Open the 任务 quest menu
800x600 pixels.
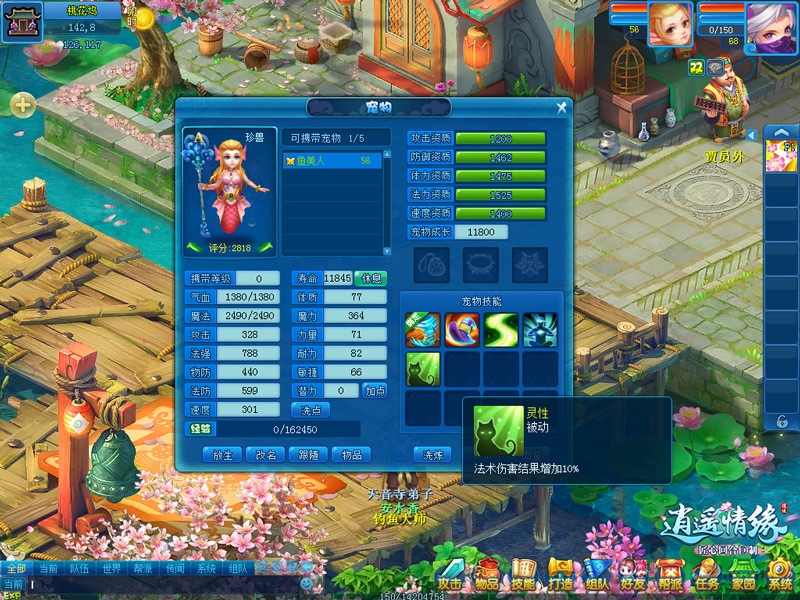[707, 574]
